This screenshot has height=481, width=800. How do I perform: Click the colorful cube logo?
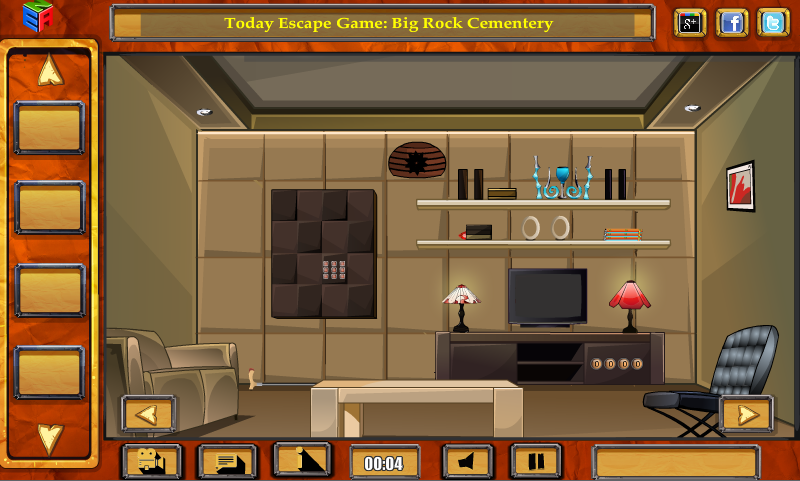point(38,17)
